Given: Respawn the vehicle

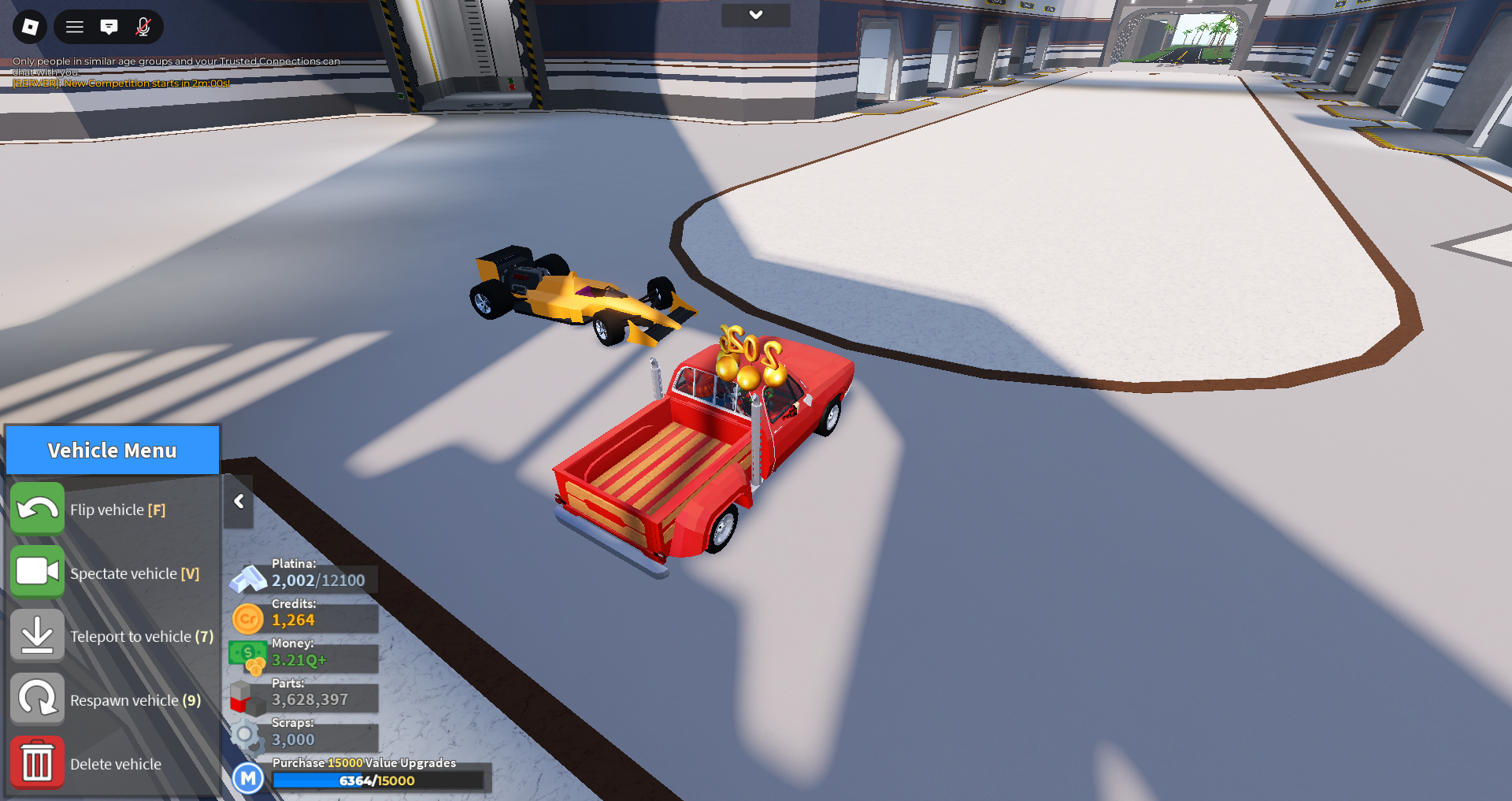Looking at the screenshot, I should [x=37, y=699].
